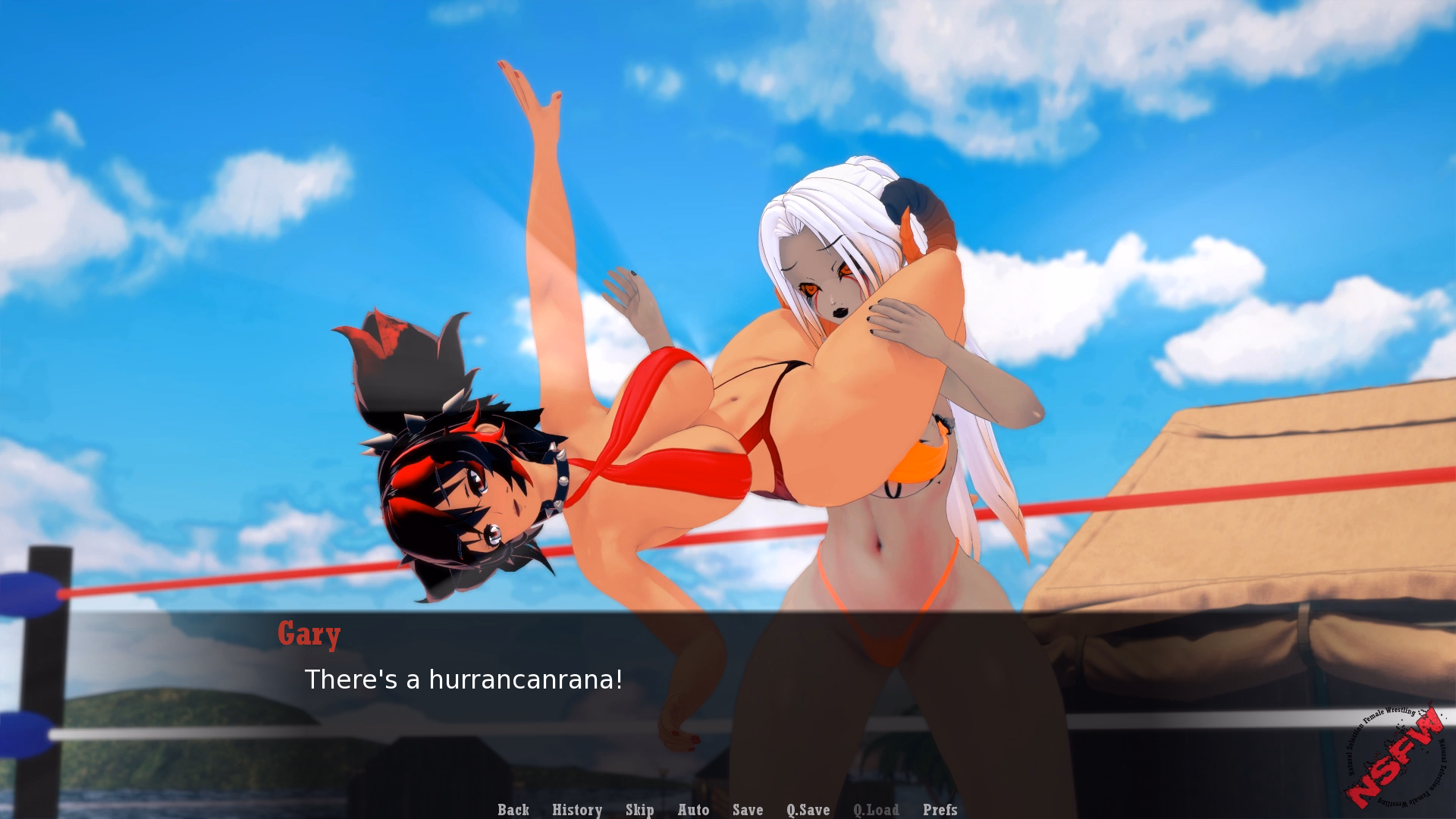Viewport: 1456px width, 819px height.
Task: Select Auto from the bottom quick menu
Action: 694,810
